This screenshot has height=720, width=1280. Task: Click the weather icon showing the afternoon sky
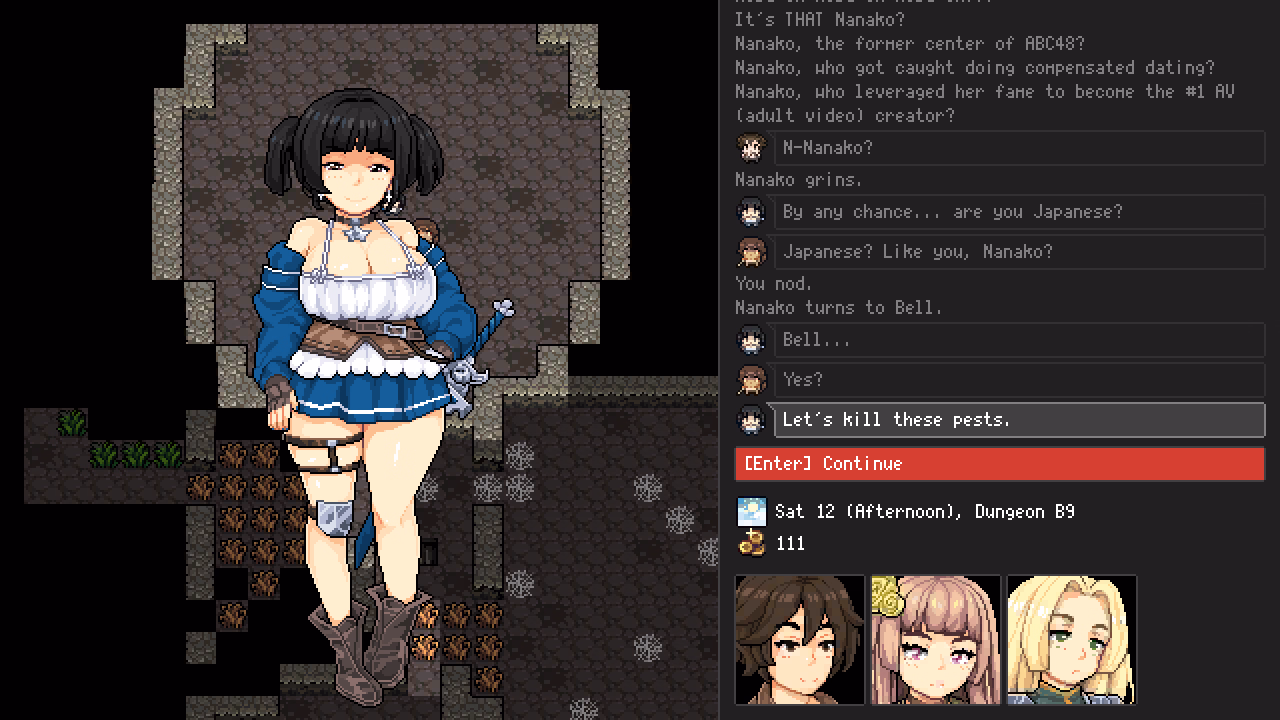[752, 511]
